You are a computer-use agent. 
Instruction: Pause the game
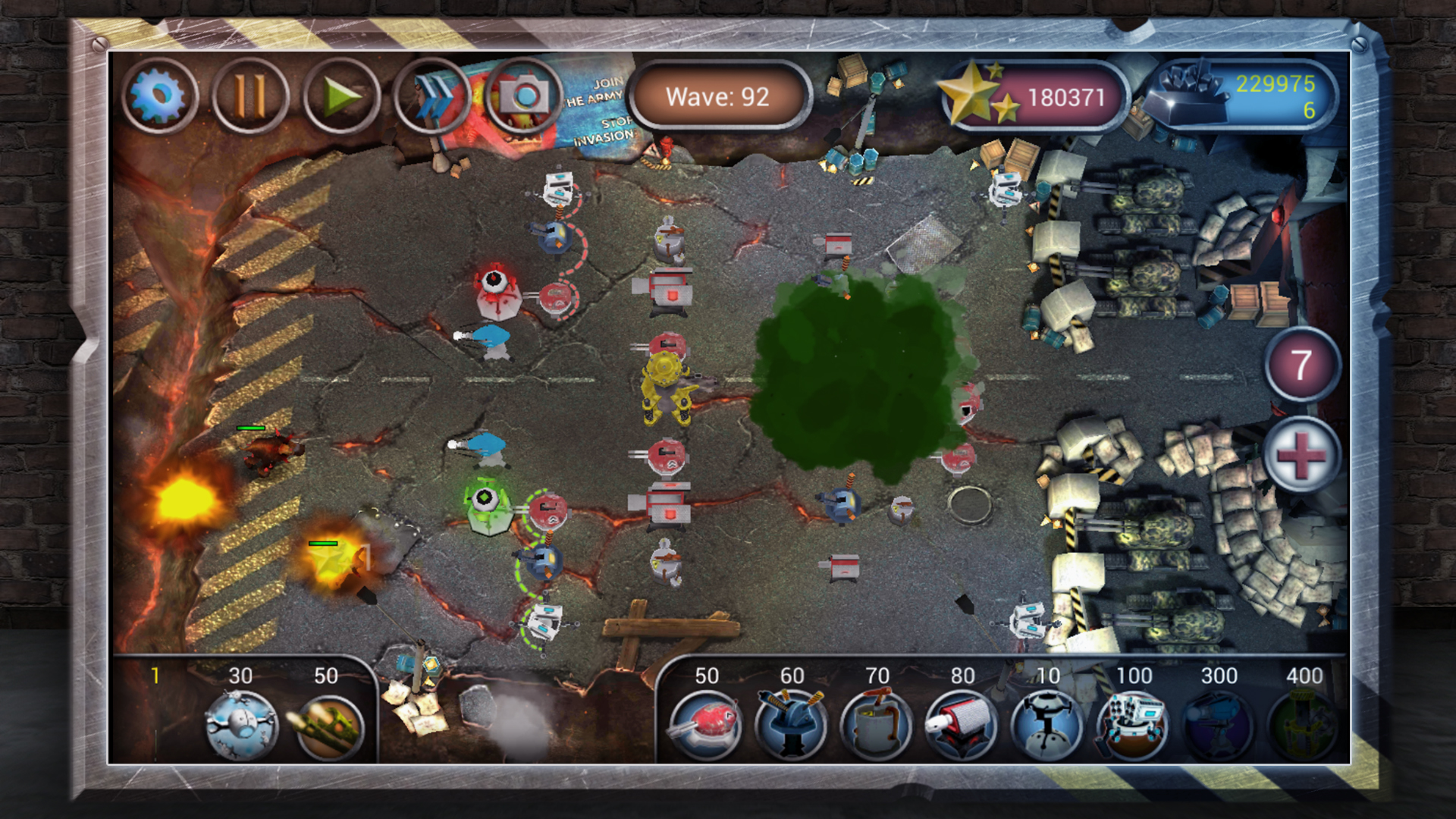[250, 97]
